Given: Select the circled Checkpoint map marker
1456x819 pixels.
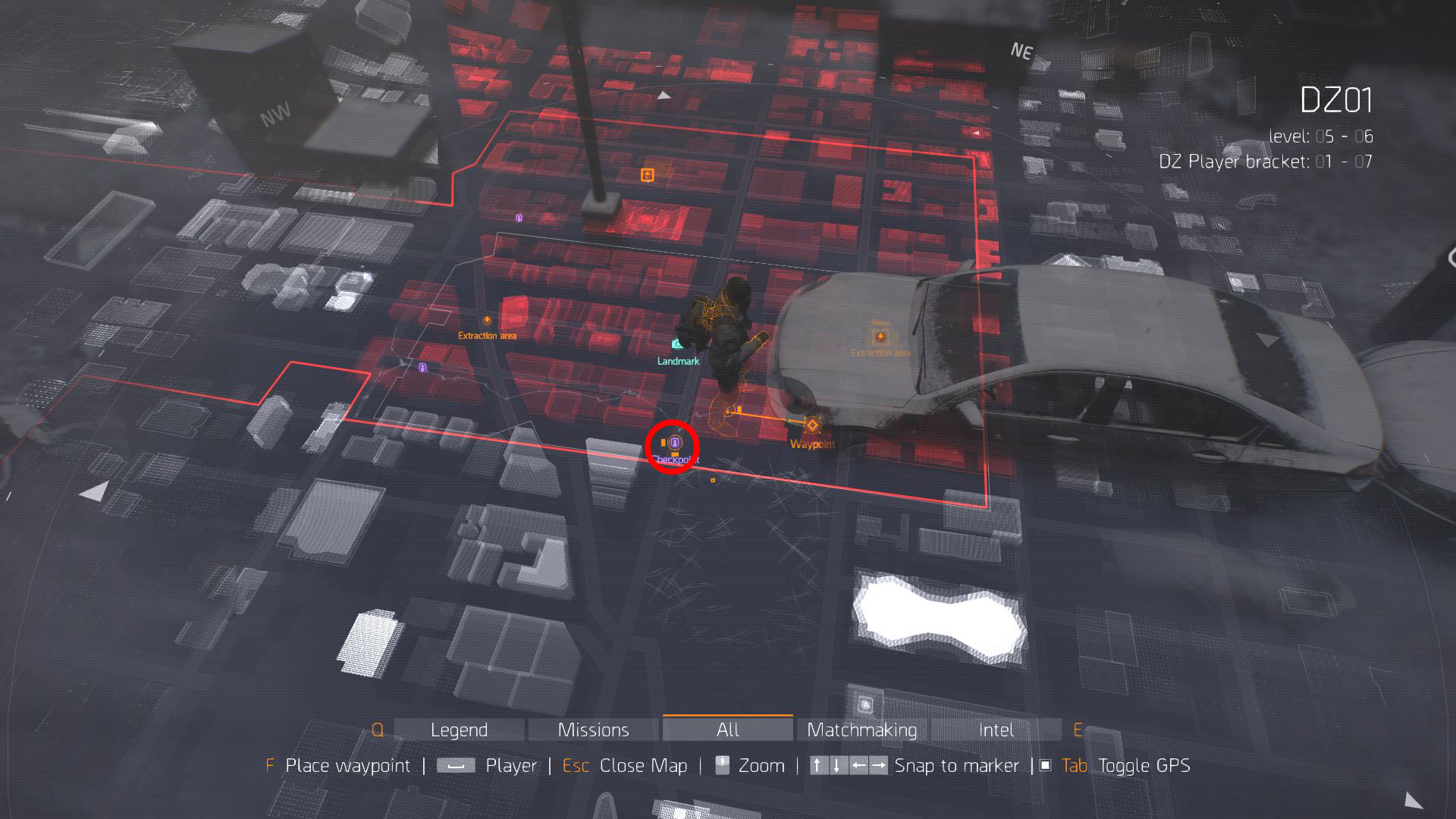Looking at the screenshot, I should coord(675,442).
